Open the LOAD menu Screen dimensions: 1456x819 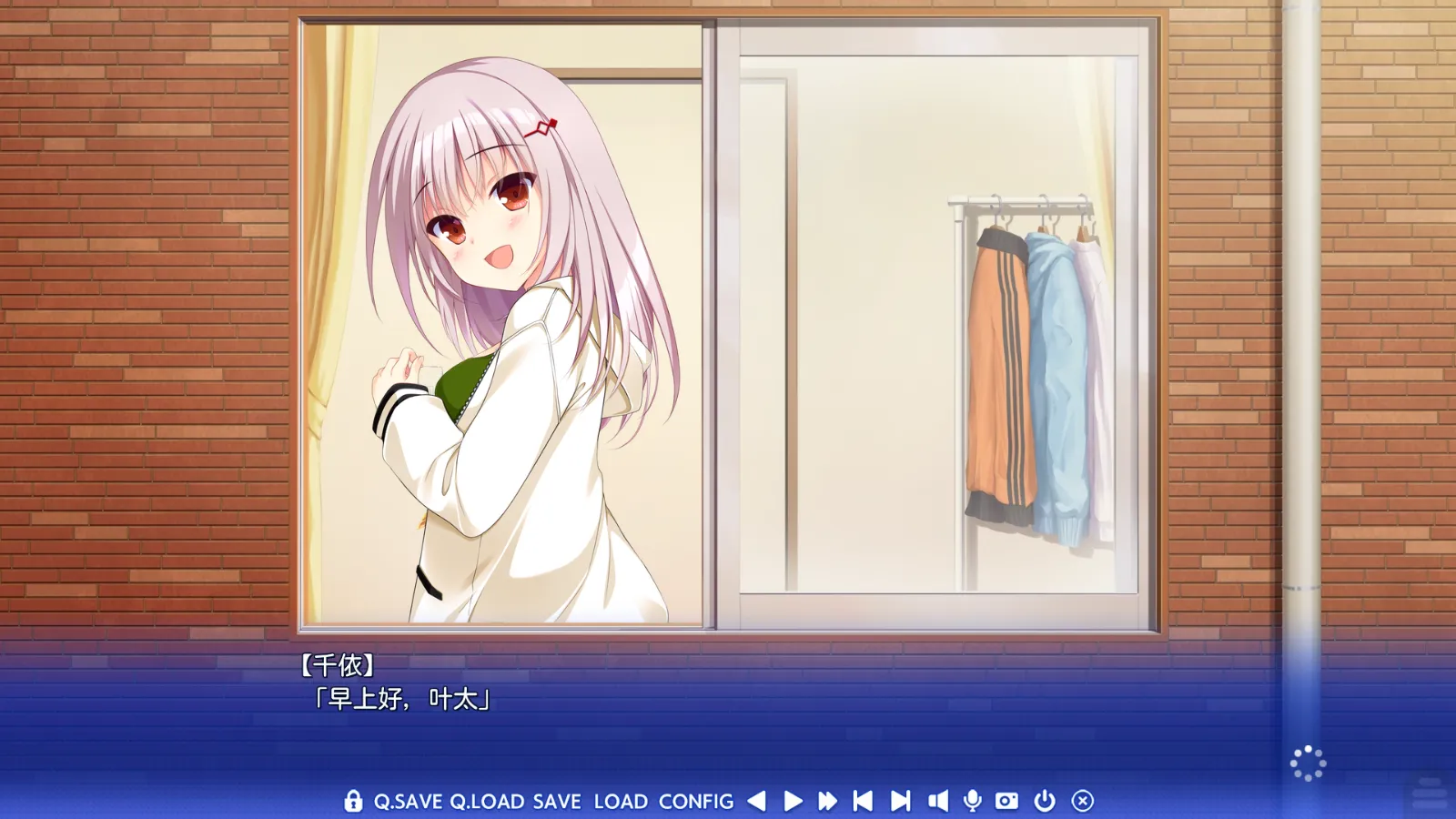pos(621,802)
